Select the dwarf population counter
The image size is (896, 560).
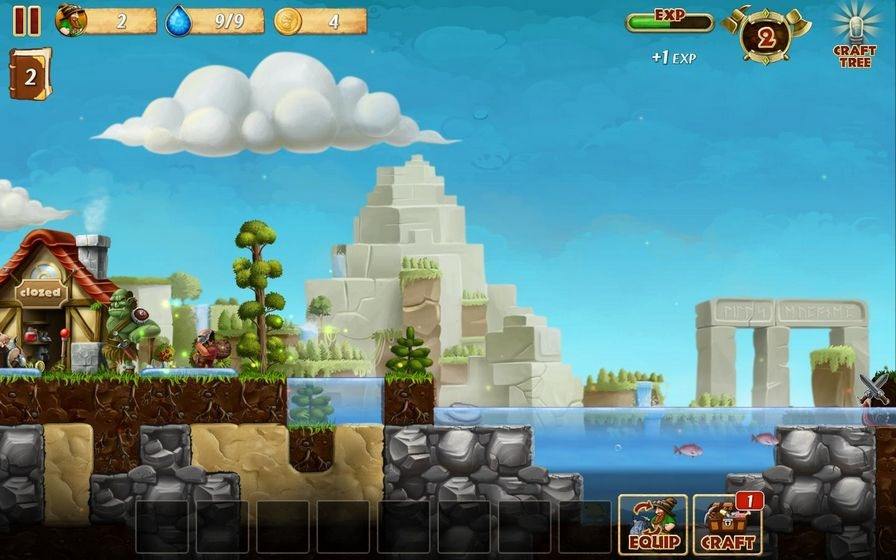pos(105,21)
